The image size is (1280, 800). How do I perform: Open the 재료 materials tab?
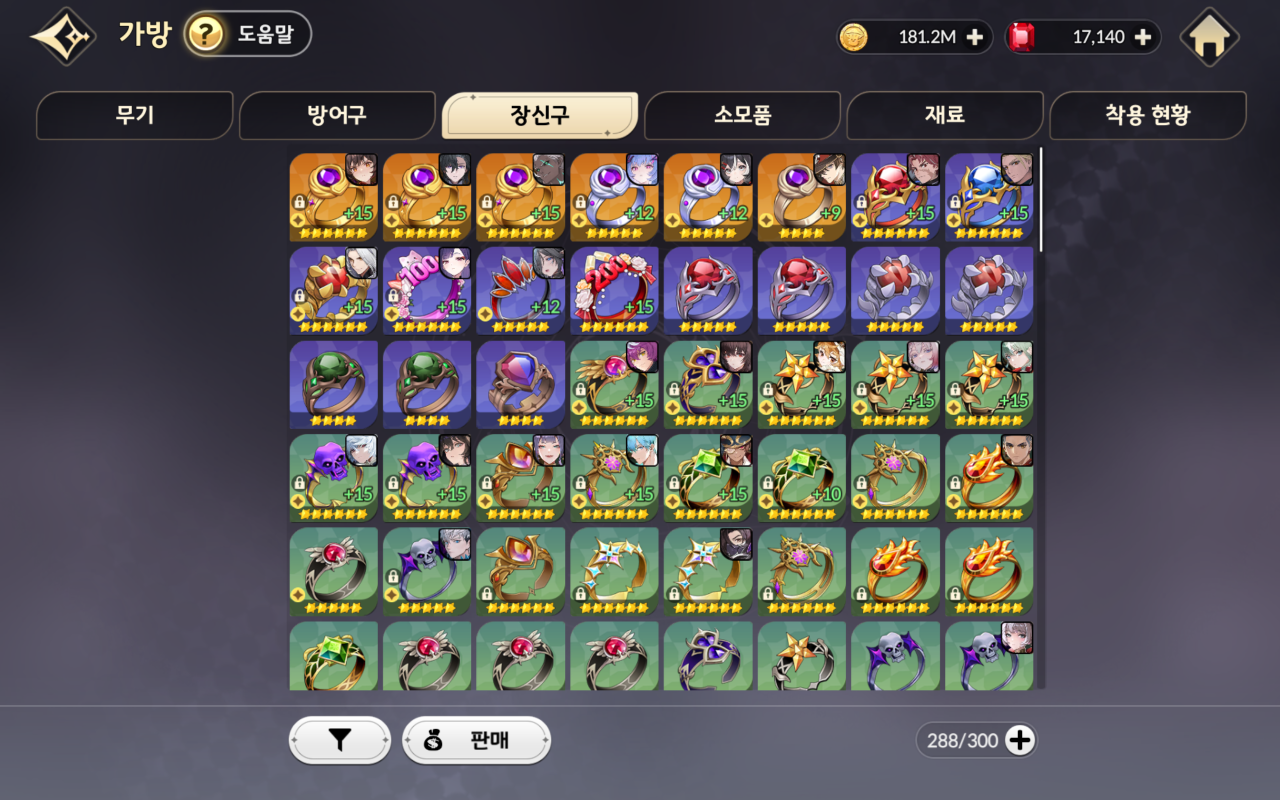coord(945,115)
